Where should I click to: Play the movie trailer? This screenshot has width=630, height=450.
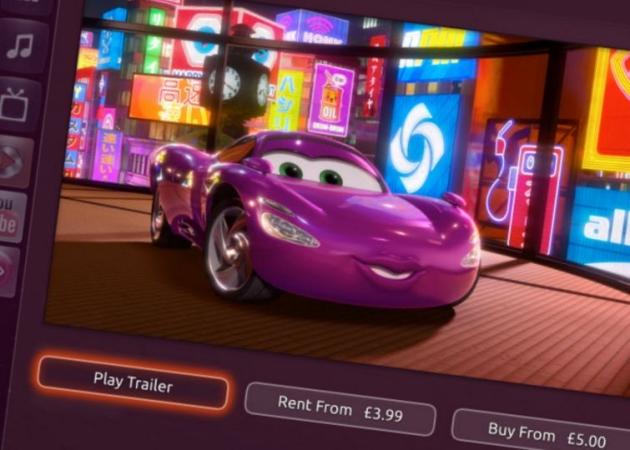click(x=133, y=381)
